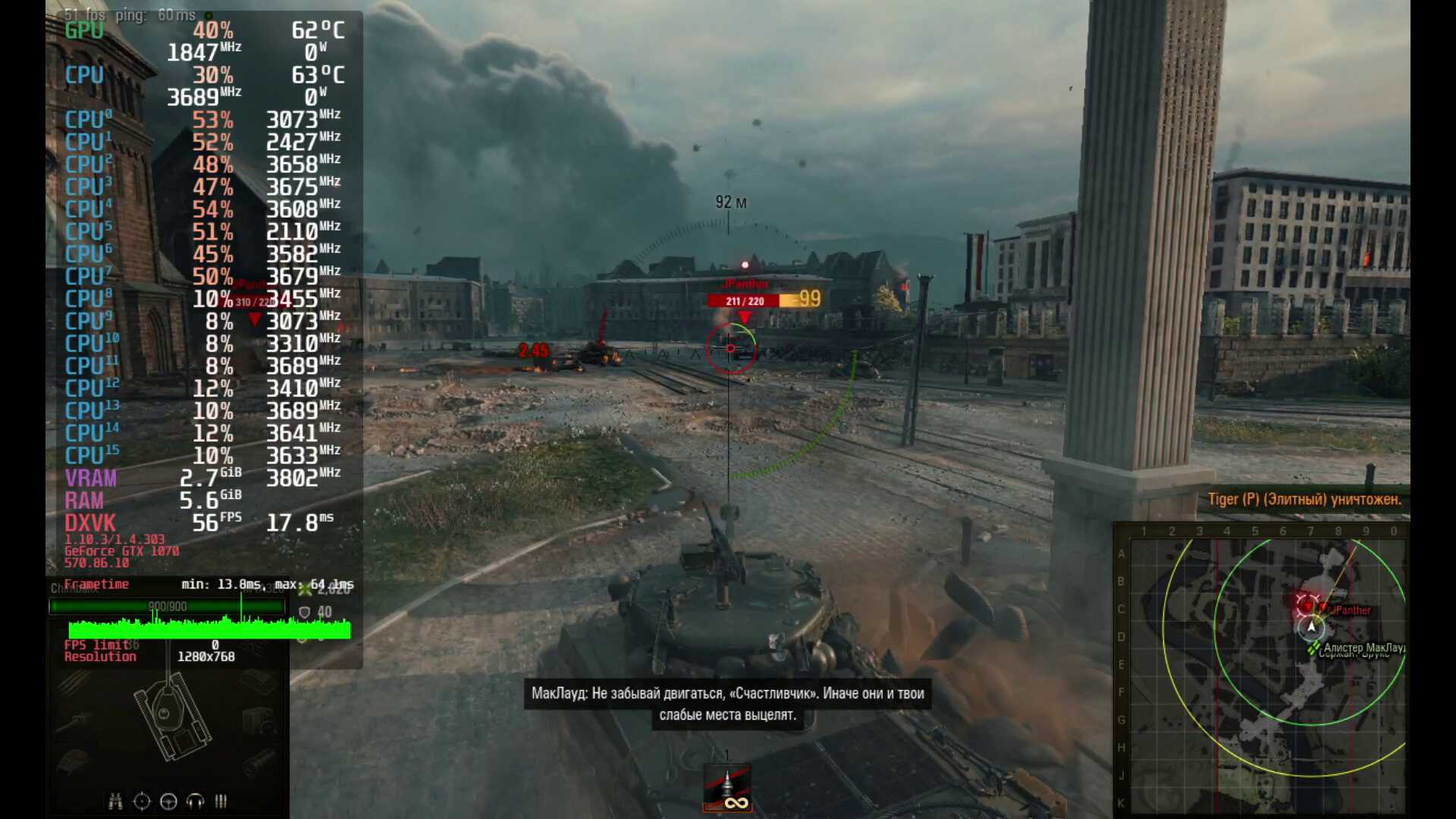Click the driver steering wheel crew icon
1456x819 pixels.
pyautogui.click(x=168, y=802)
